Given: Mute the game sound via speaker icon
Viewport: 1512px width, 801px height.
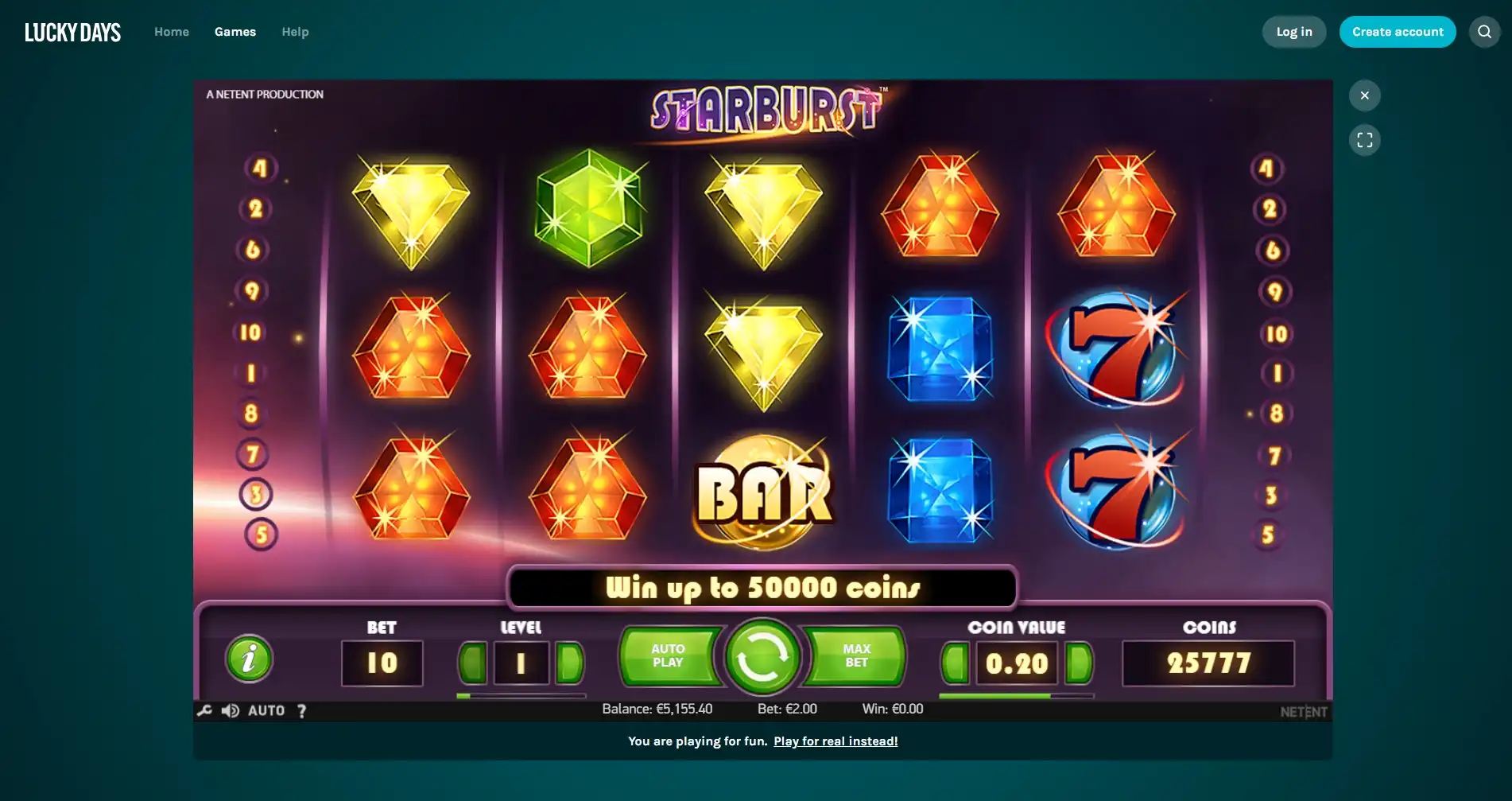Looking at the screenshot, I should [231, 710].
